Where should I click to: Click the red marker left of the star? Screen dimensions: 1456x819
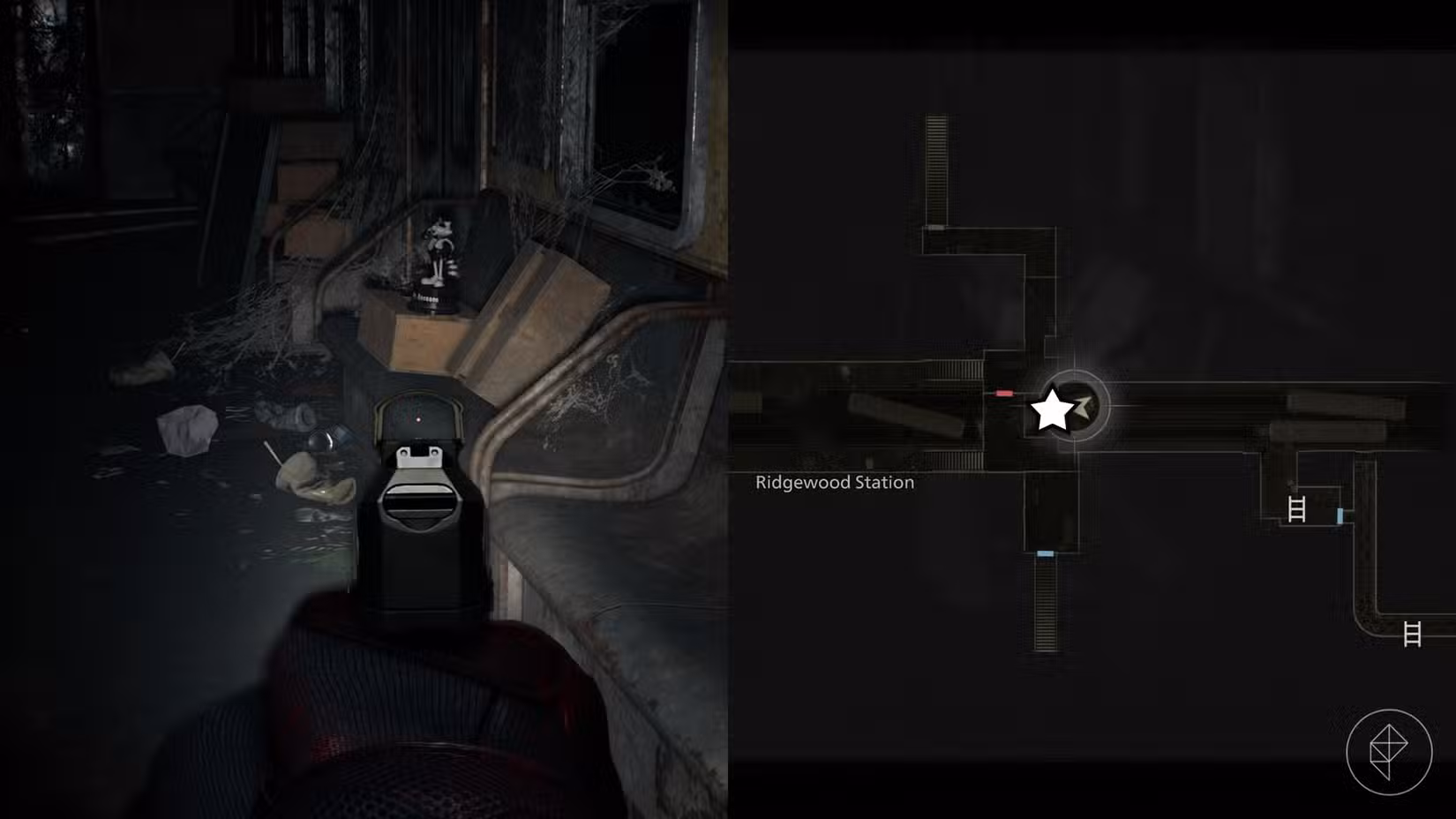(1004, 393)
